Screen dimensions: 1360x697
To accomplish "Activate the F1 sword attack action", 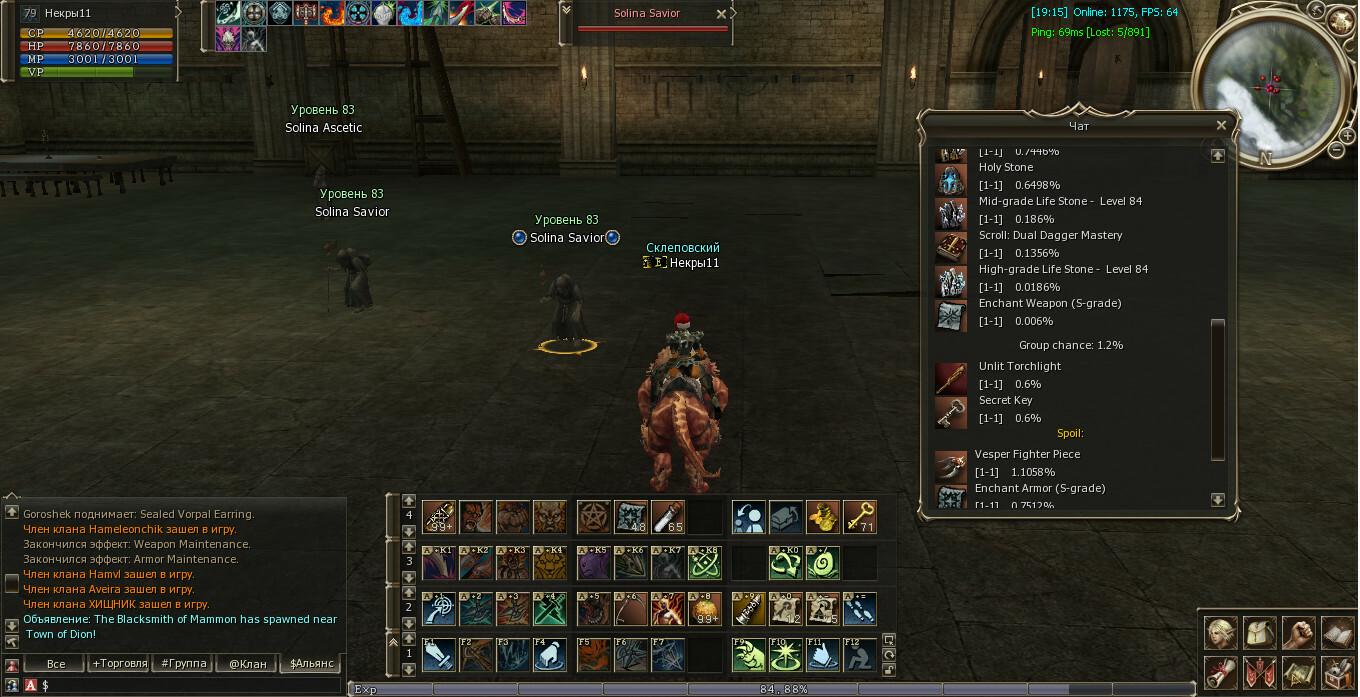I will 439,655.
